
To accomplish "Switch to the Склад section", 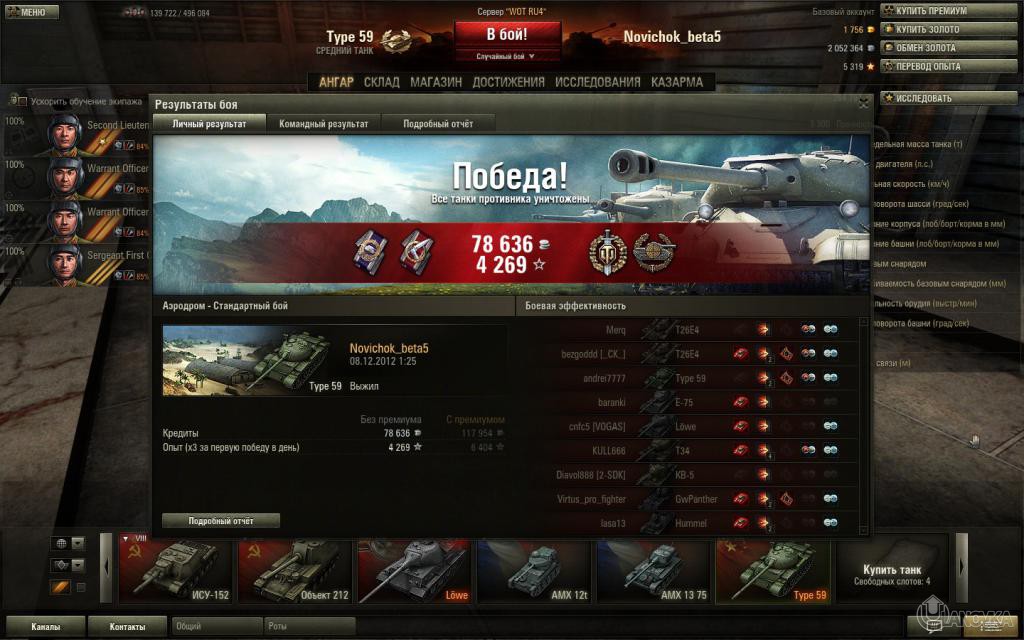I will 382,82.
